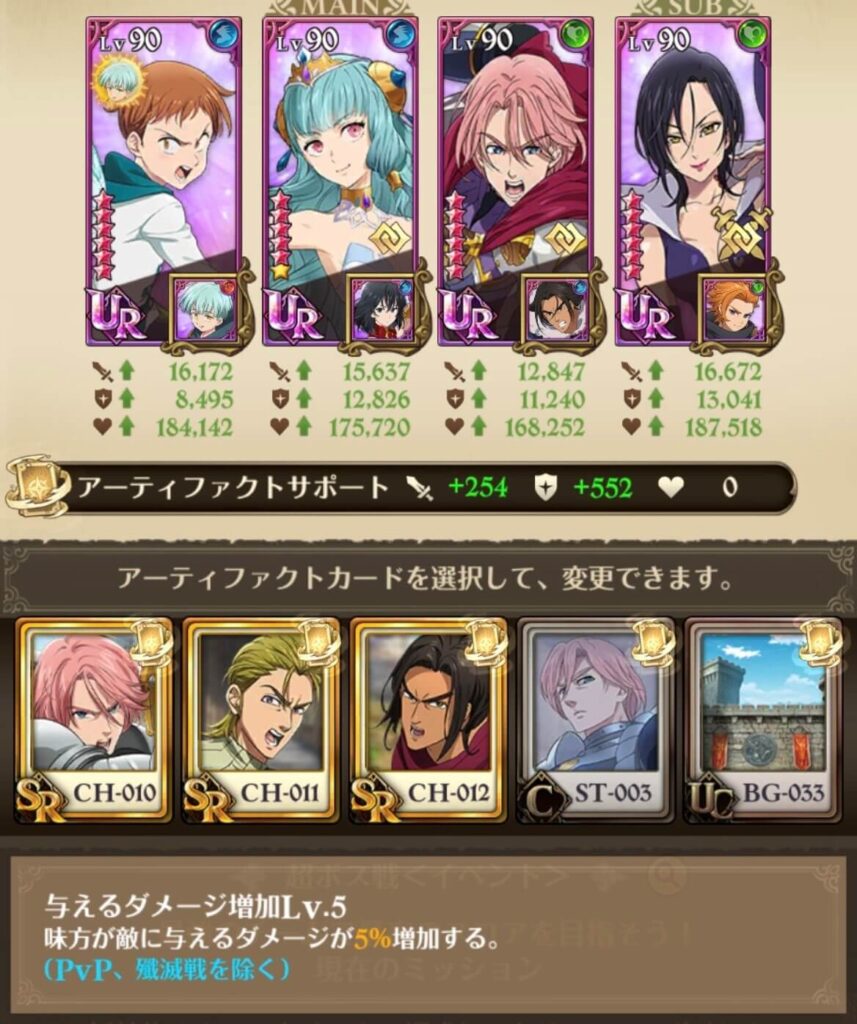This screenshot has height=1024, width=857.
Task: Open the orange-haired association portrait slot
Action: (734, 309)
